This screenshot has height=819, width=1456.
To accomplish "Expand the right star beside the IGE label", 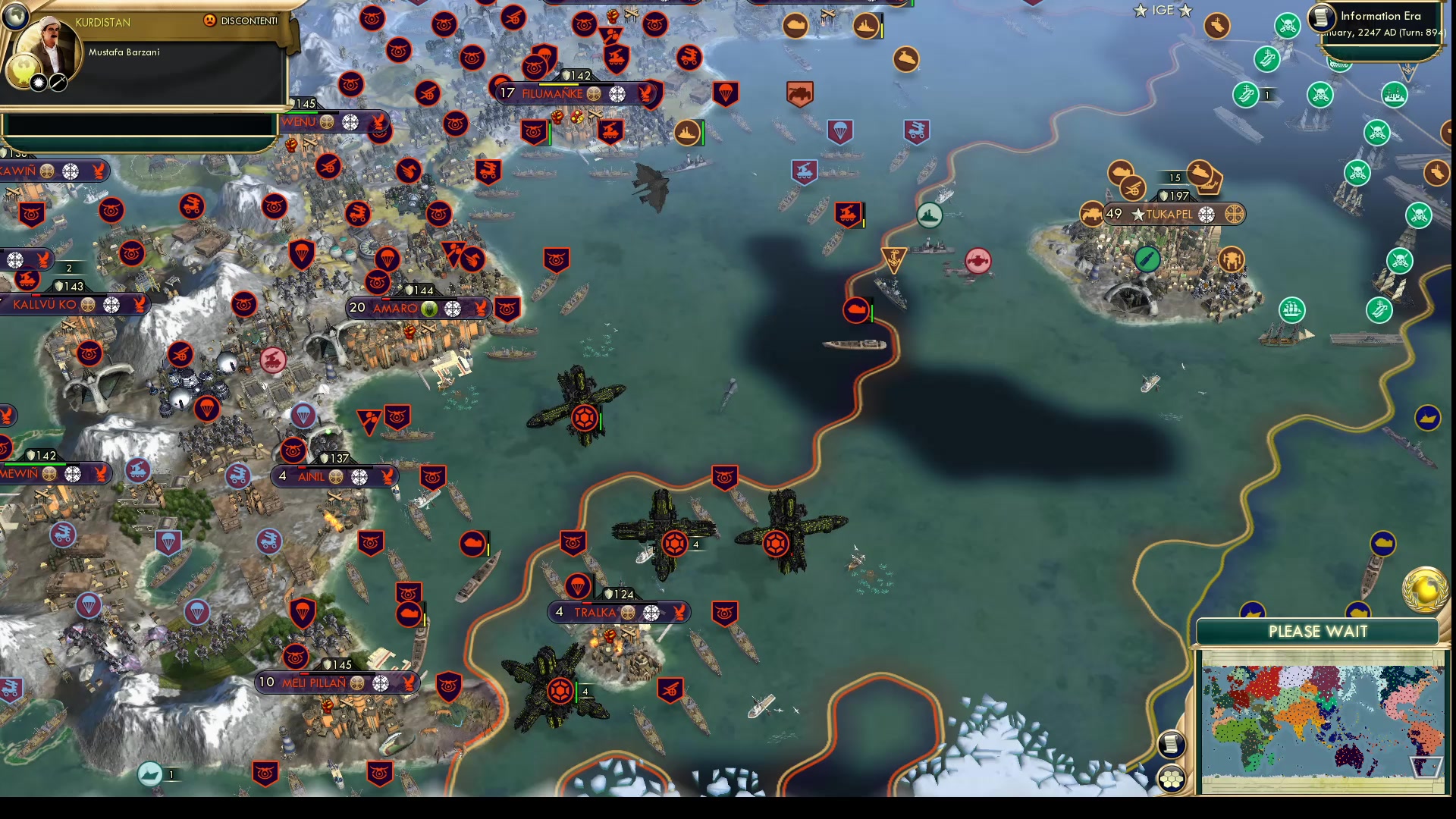I will pos(1187,10).
